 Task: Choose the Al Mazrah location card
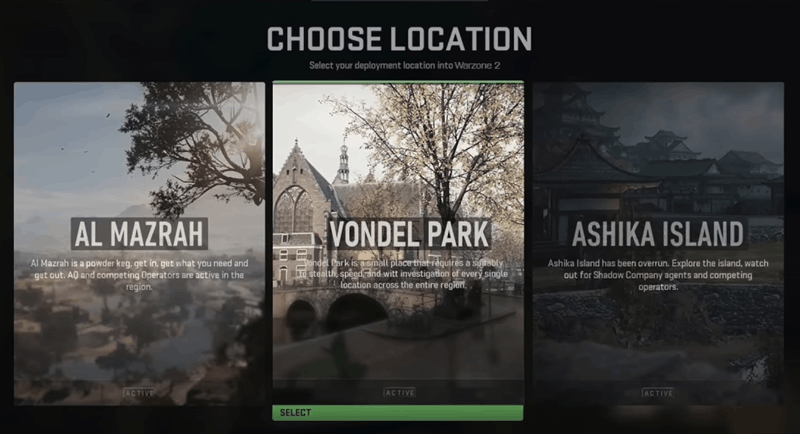[140, 243]
